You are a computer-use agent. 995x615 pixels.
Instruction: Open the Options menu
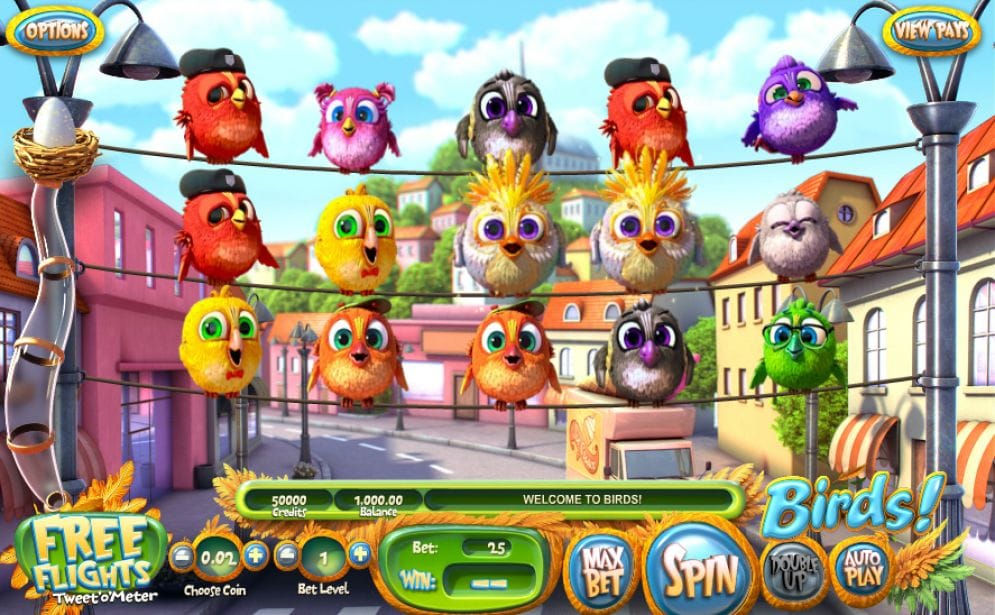(x=56, y=31)
